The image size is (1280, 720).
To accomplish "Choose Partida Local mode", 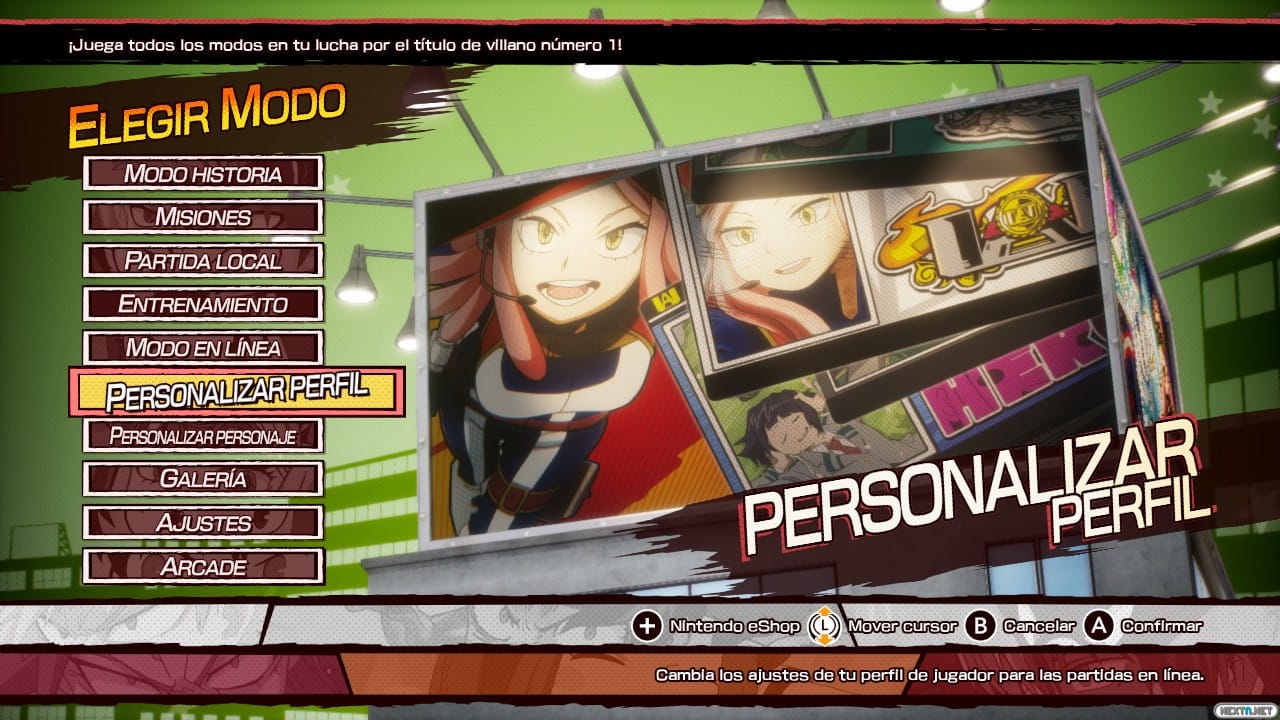I will (203, 261).
